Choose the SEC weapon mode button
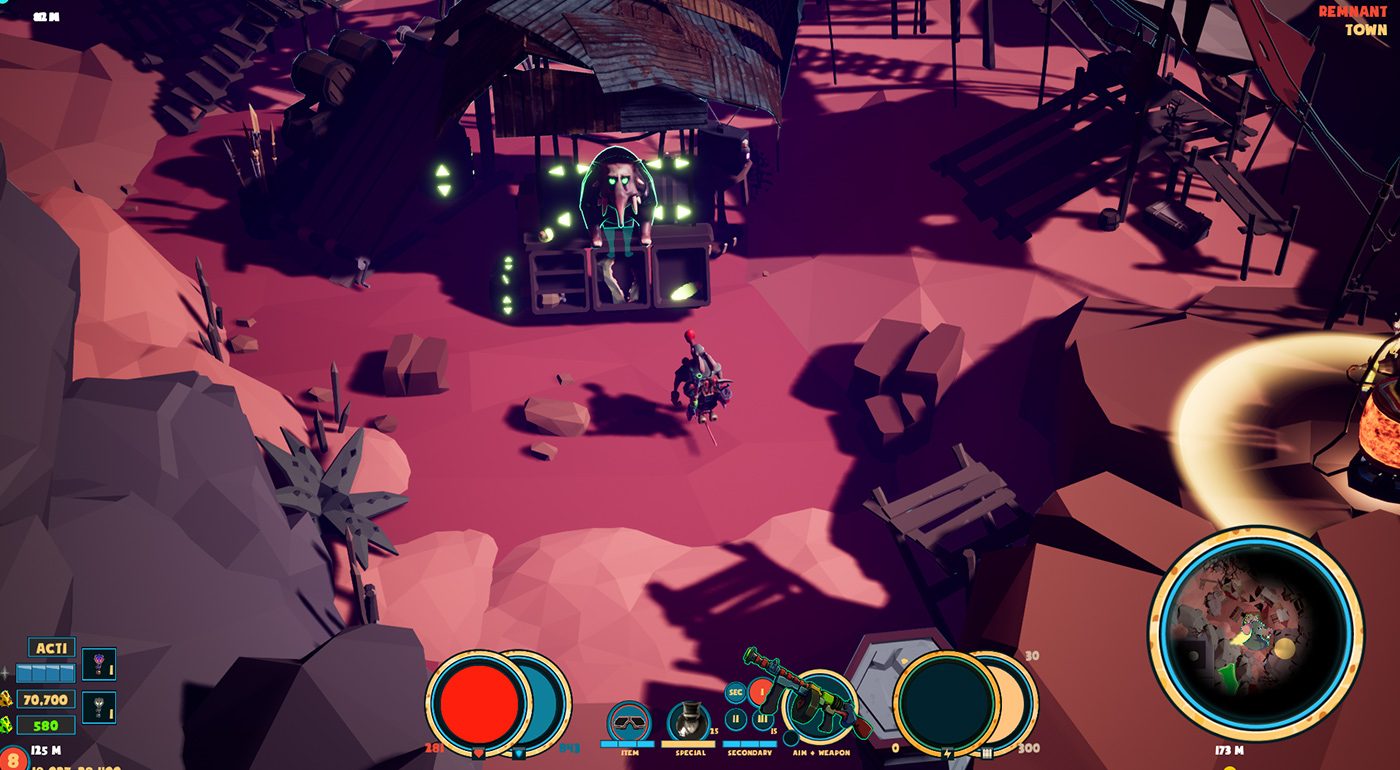Screen dimensions: 1400x770 tap(735, 692)
